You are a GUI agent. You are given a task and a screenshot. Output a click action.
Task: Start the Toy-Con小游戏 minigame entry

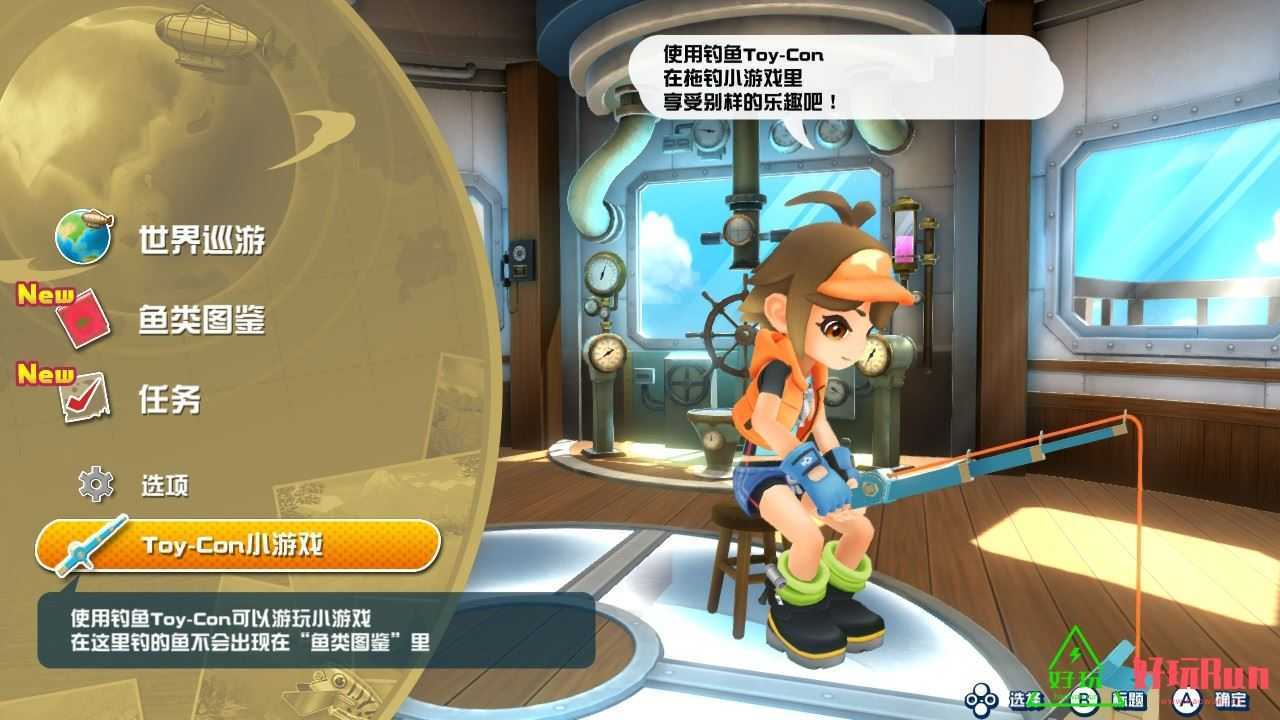[x=238, y=546]
